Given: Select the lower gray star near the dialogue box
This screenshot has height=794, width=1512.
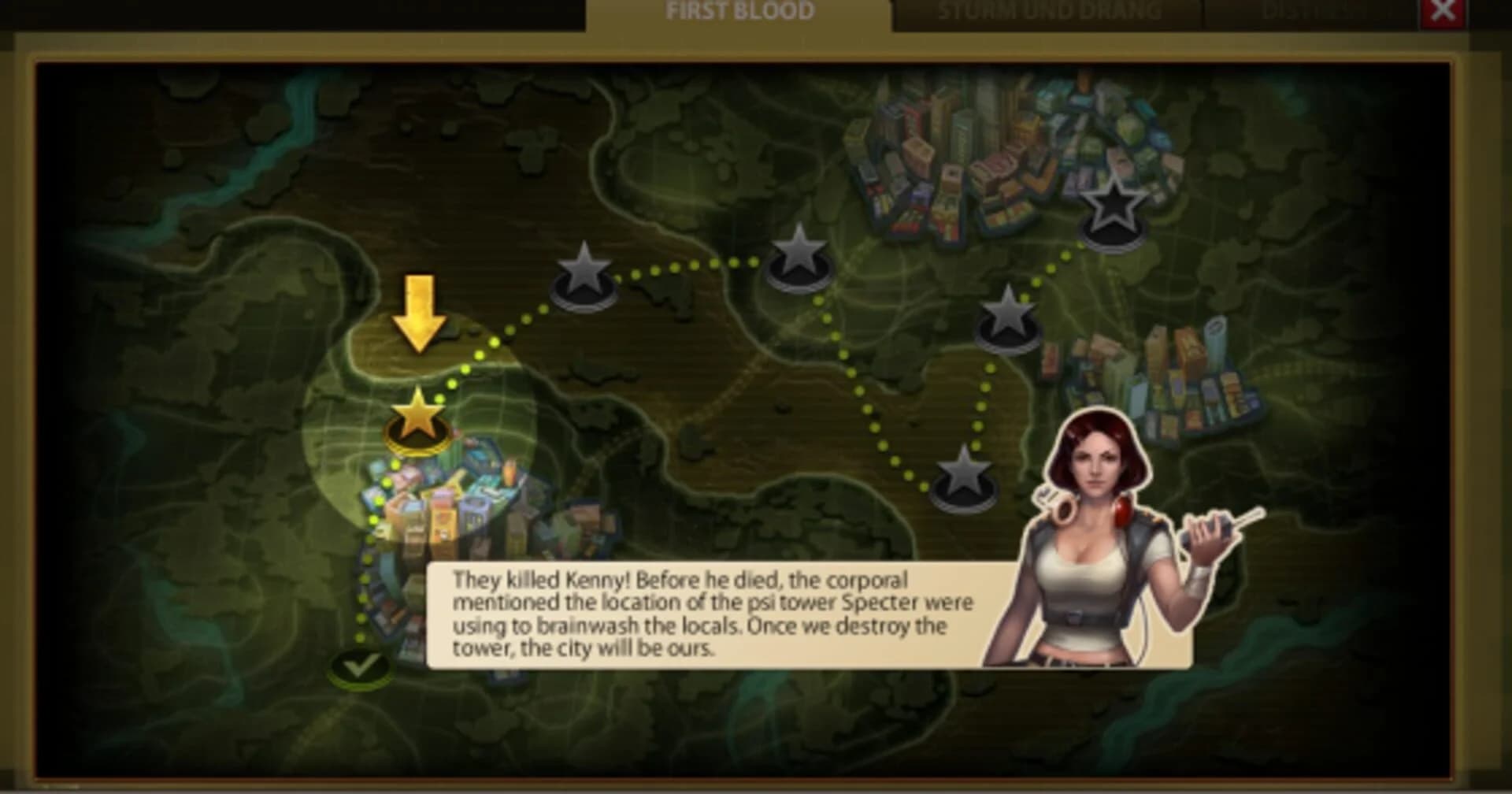Looking at the screenshot, I should click(x=965, y=477).
